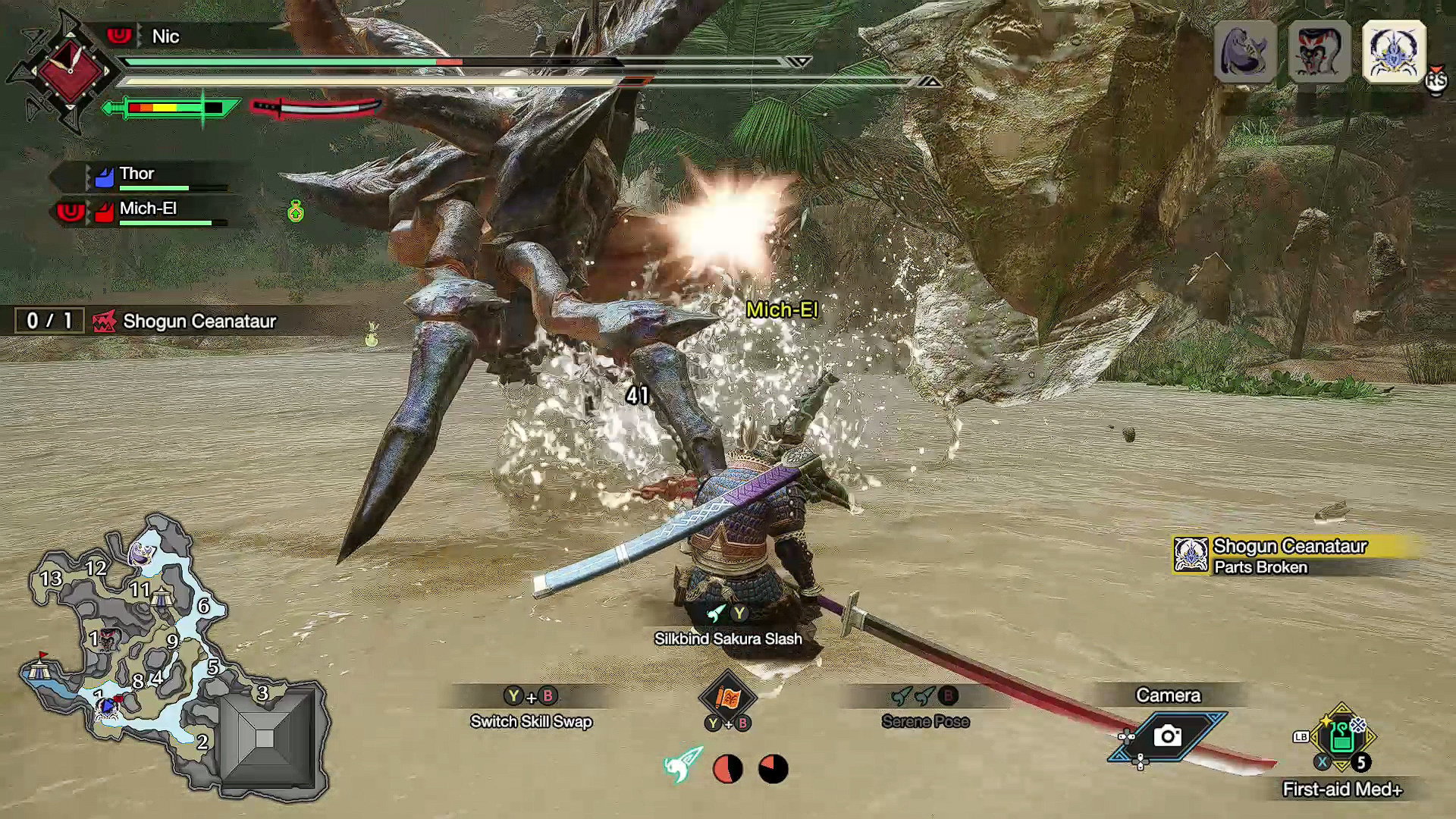Click the Shogun Ceanataur icon on the quest counter
The width and height of the screenshot is (1456, 819).
click(x=106, y=321)
